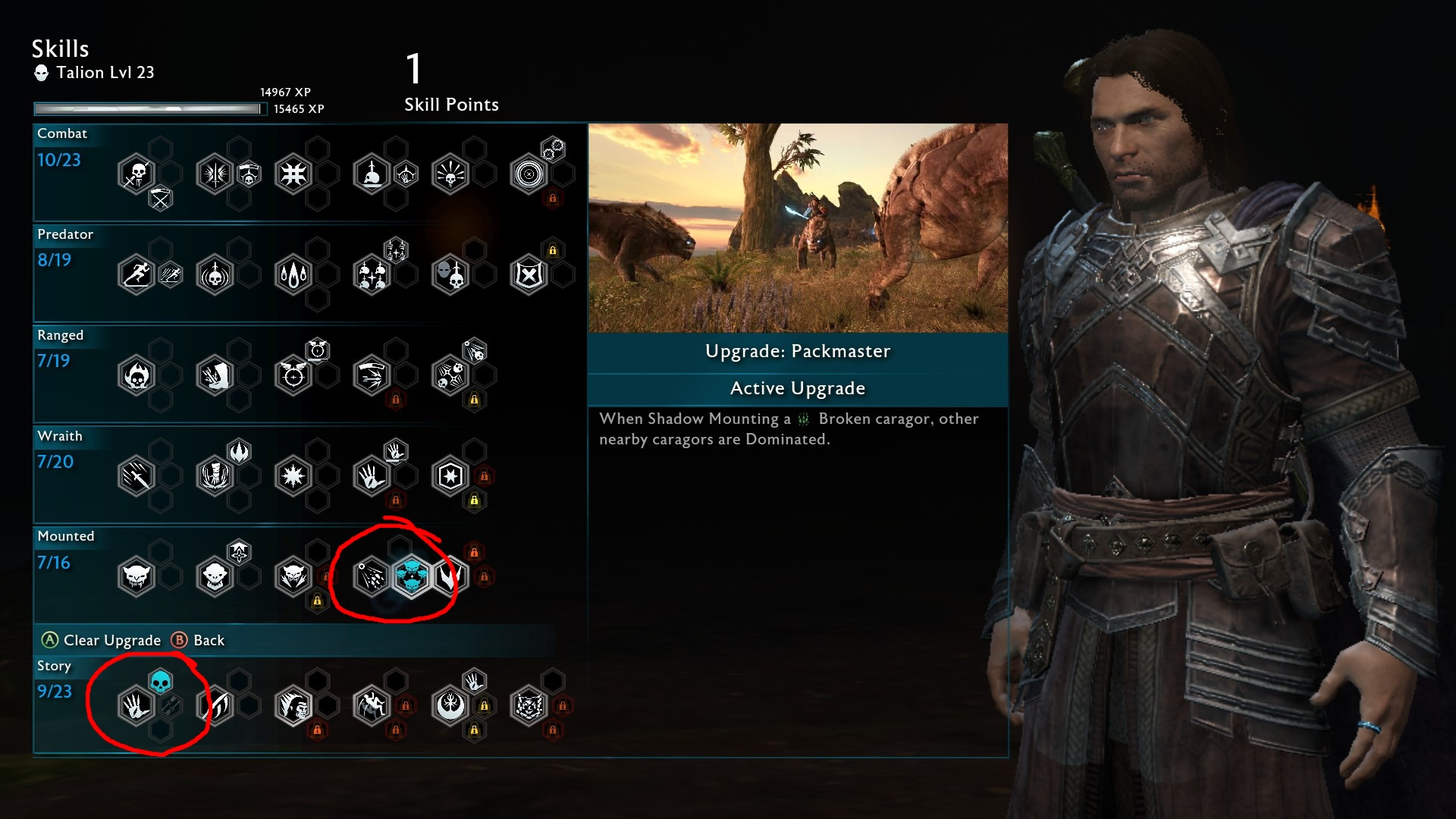
Task: Select the open hand Story skill icon
Action: click(x=137, y=704)
